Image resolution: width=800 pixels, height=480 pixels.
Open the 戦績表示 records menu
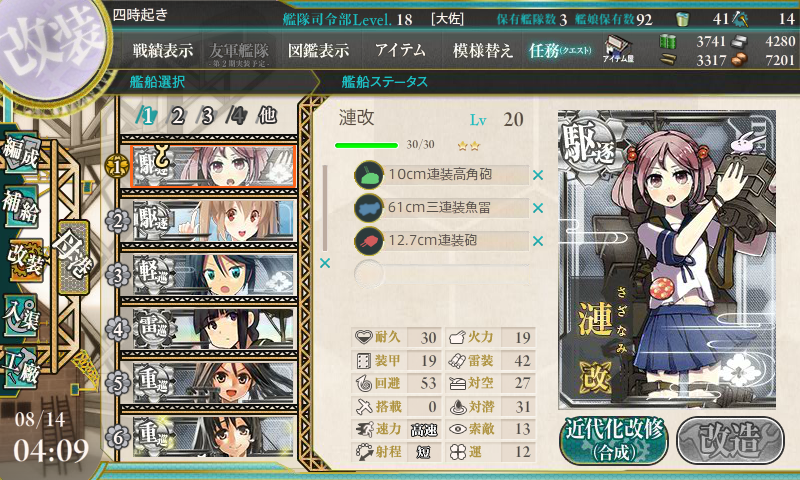pyautogui.click(x=163, y=50)
